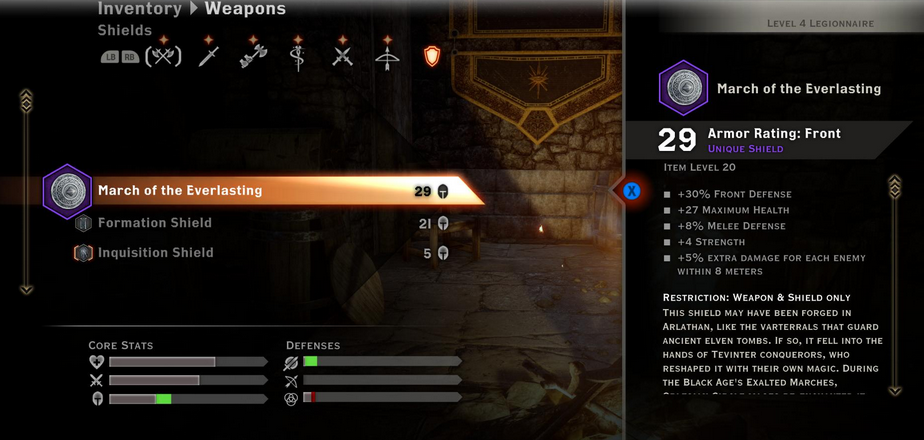Click the up arrow of the item list

coord(27,98)
